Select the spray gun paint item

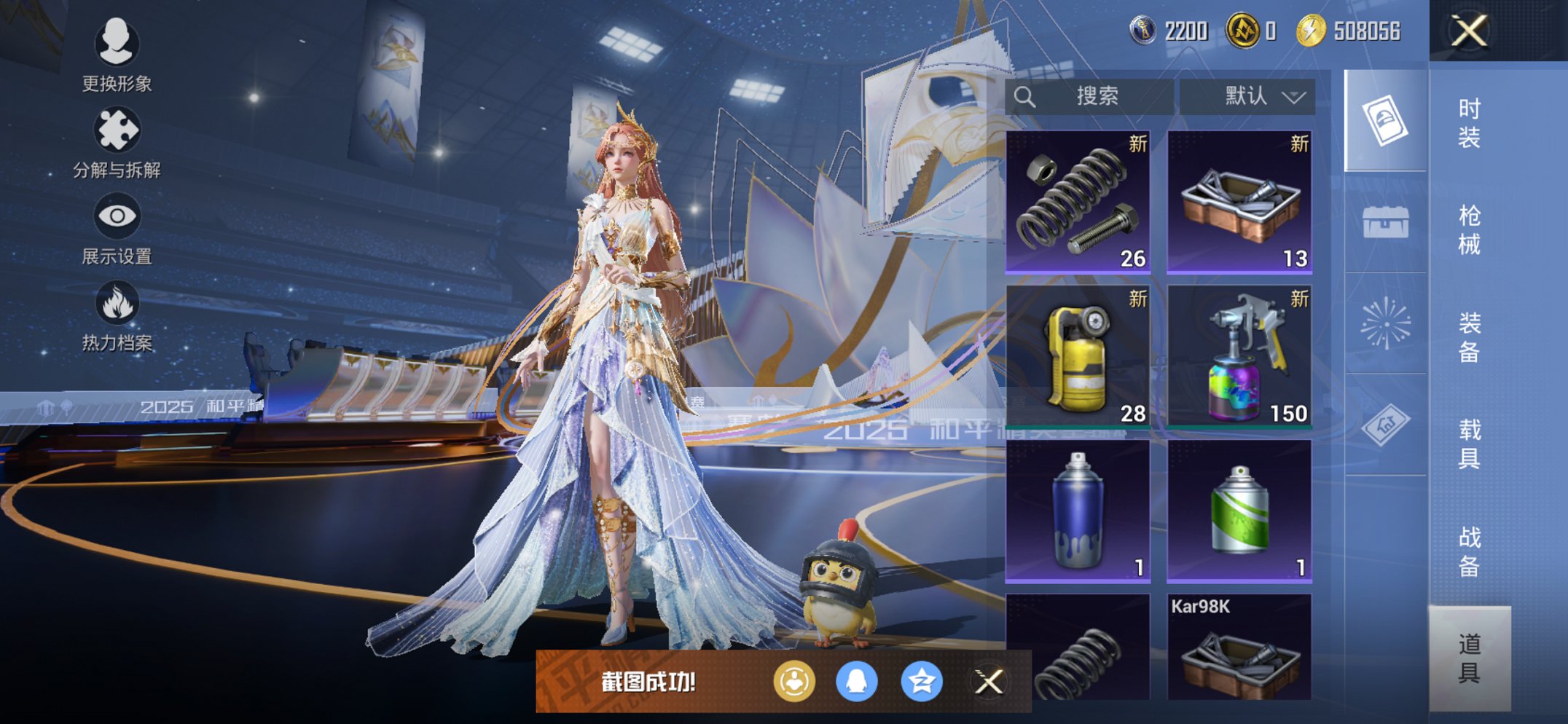(1239, 355)
